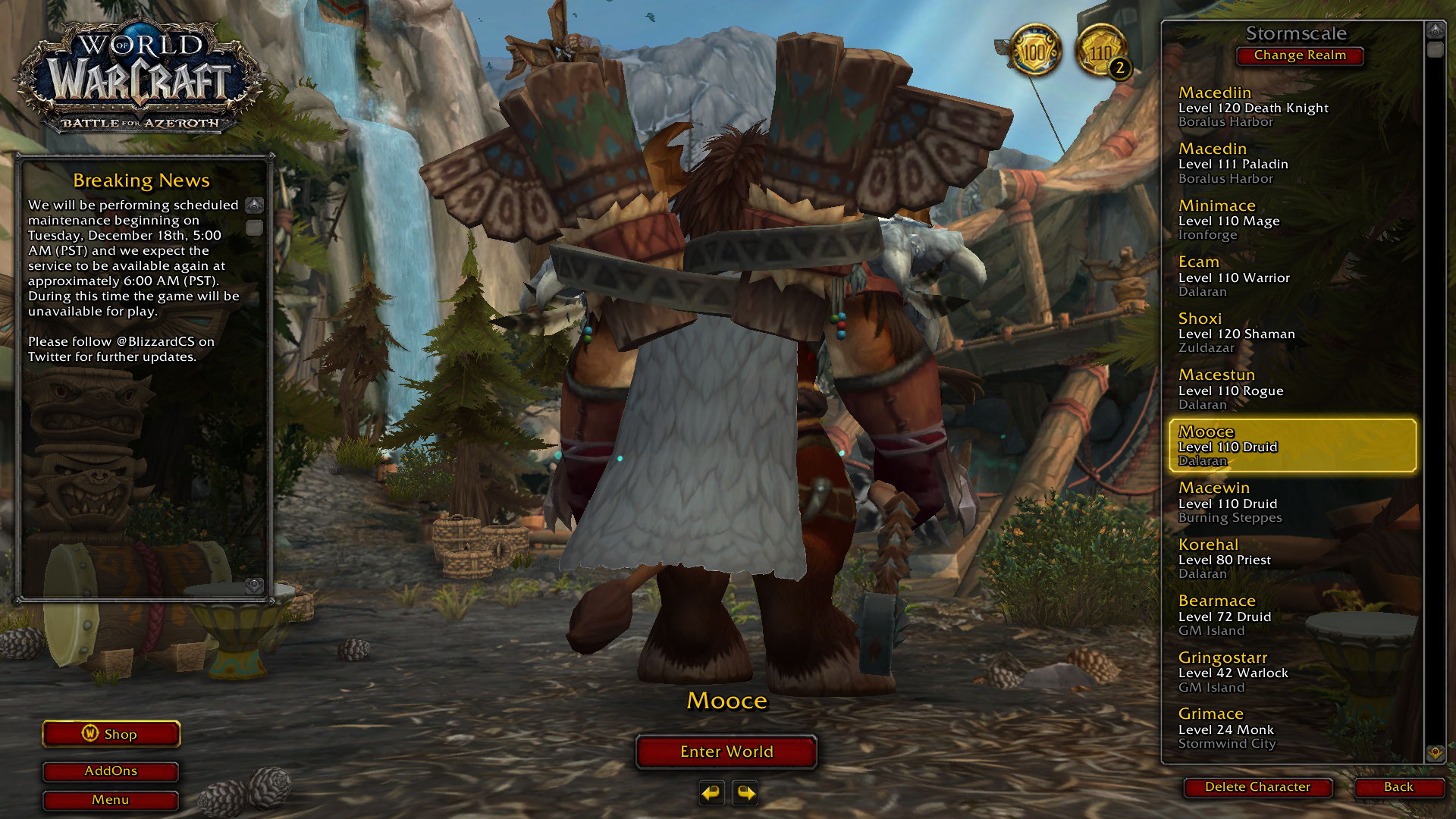
Task: Open the Change Realm list
Action: (1300, 55)
